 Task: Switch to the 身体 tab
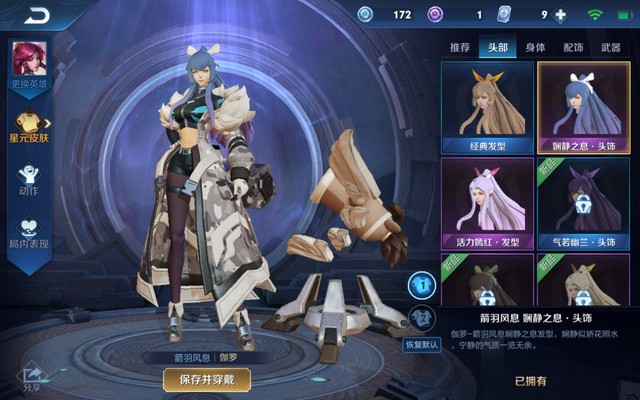[x=535, y=47]
